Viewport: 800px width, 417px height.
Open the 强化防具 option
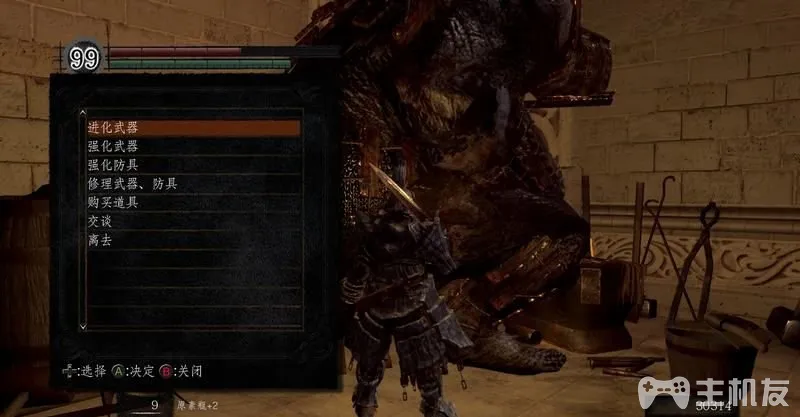pos(113,165)
